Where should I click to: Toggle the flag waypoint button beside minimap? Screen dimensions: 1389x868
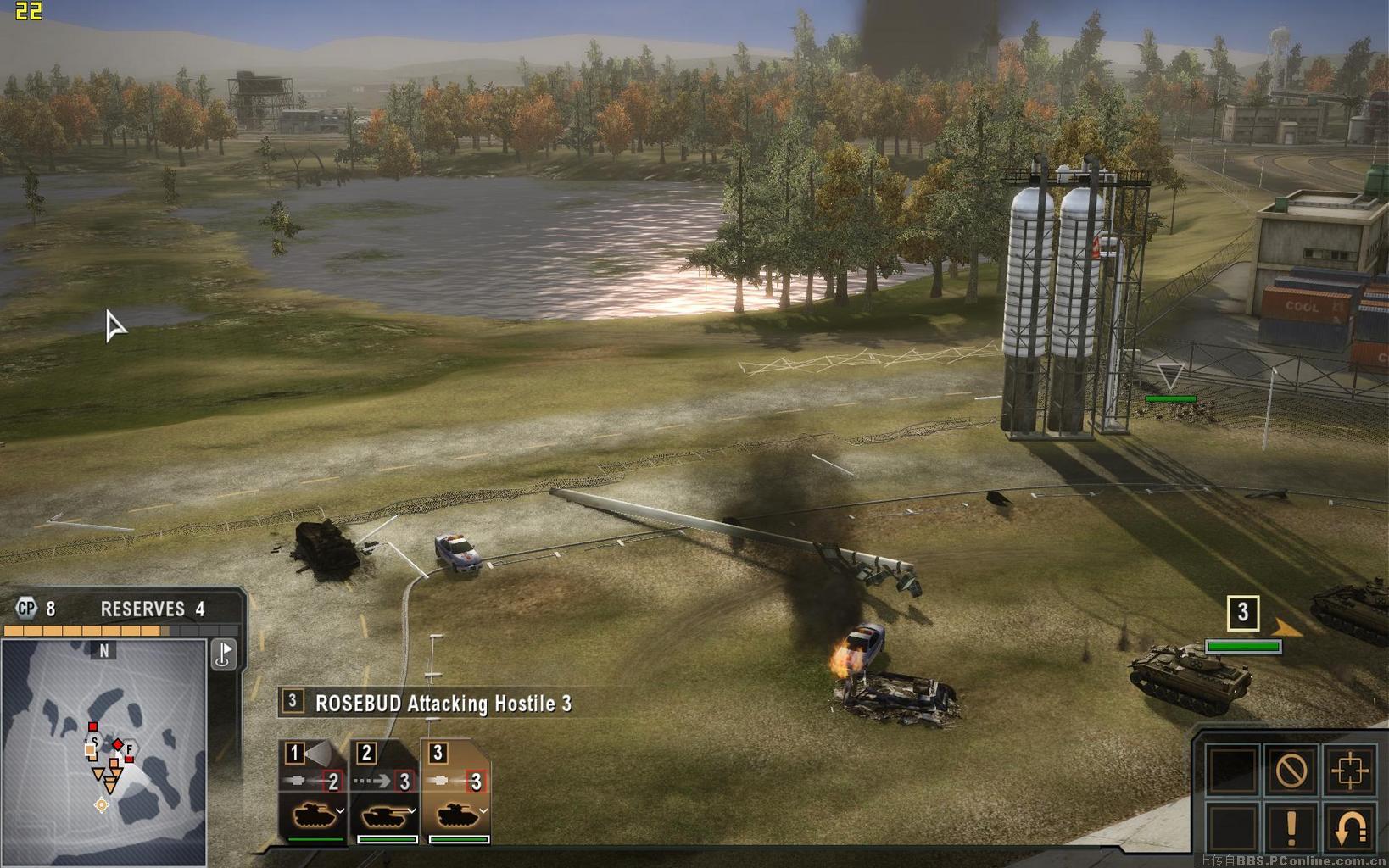pos(224,654)
